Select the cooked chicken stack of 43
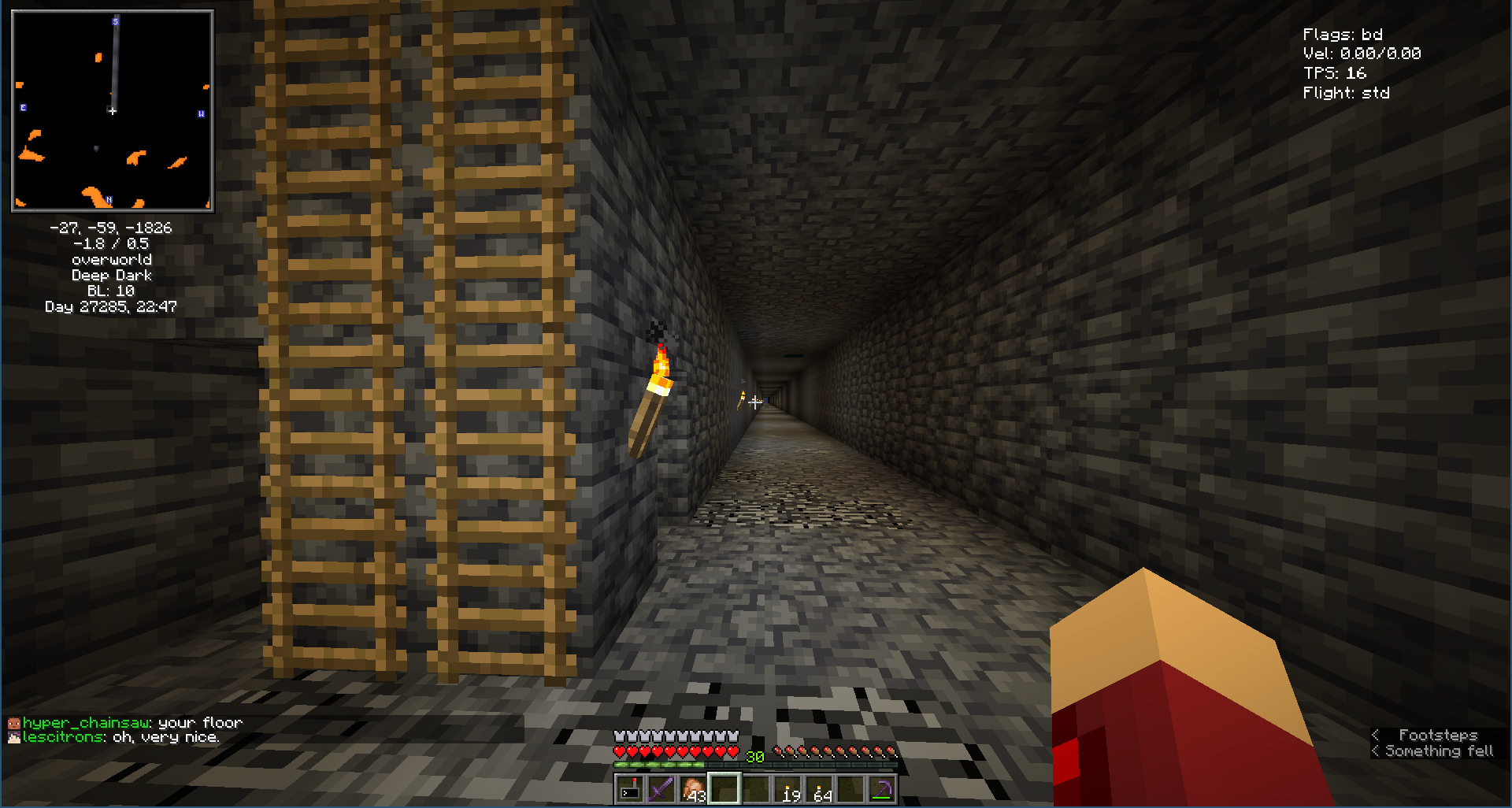1512x808 pixels. click(x=693, y=788)
